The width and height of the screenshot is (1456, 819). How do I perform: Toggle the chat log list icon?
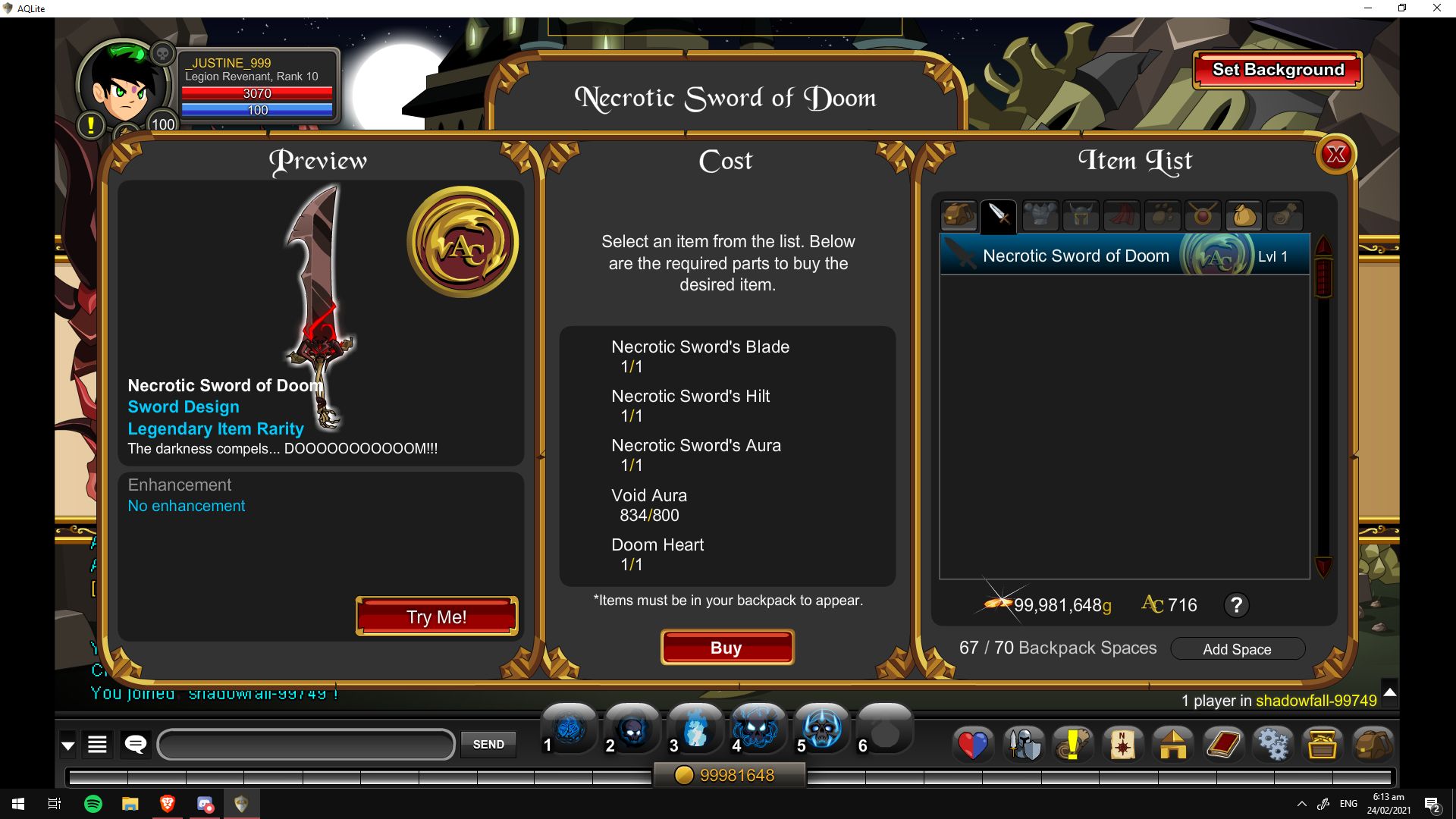tap(97, 744)
